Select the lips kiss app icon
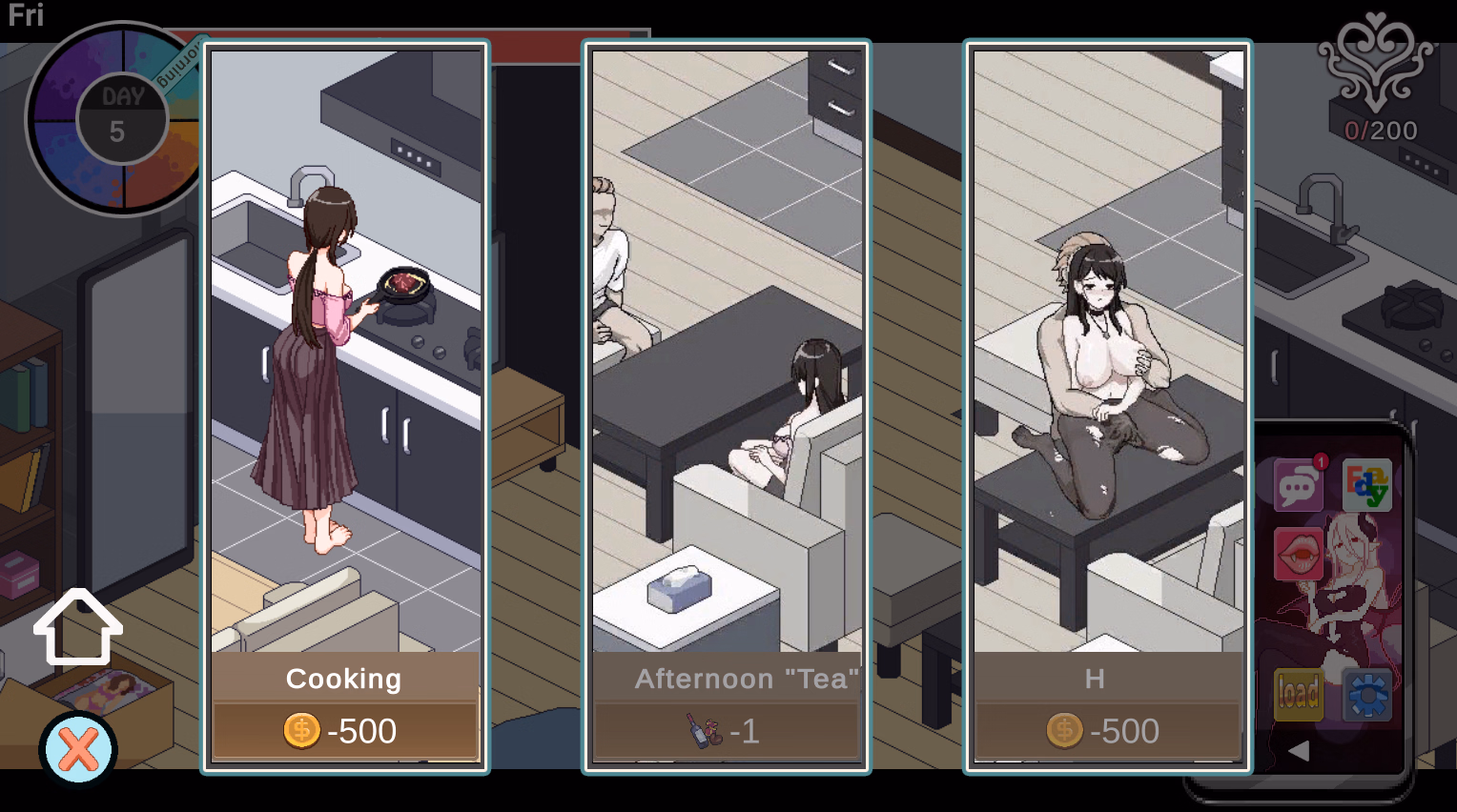The image size is (1457, 812). tap(1297, 553)
